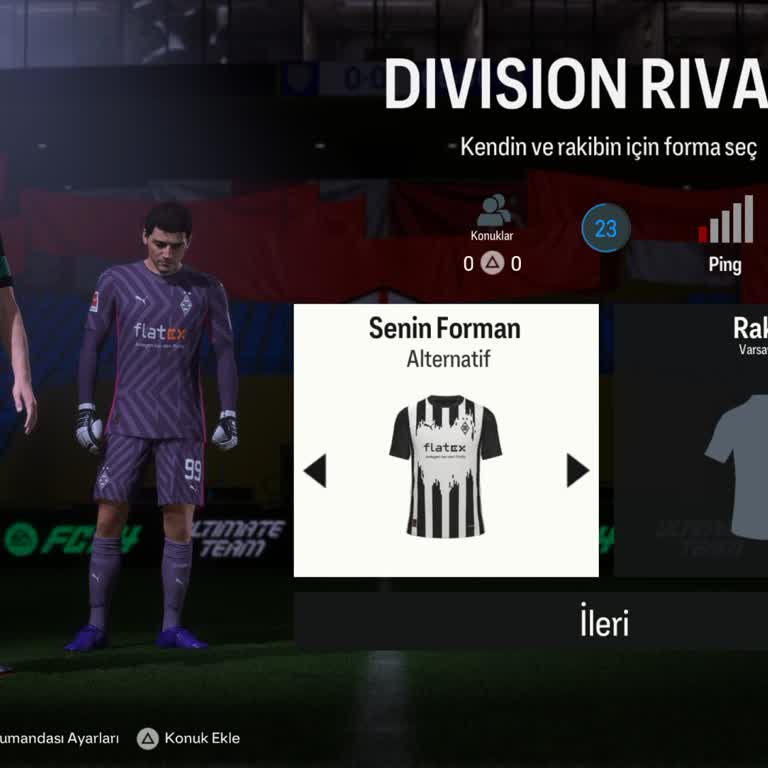Open the Konuklar guests icon
The height and width of the screenshot is (768, 768).
click(492, 212)
